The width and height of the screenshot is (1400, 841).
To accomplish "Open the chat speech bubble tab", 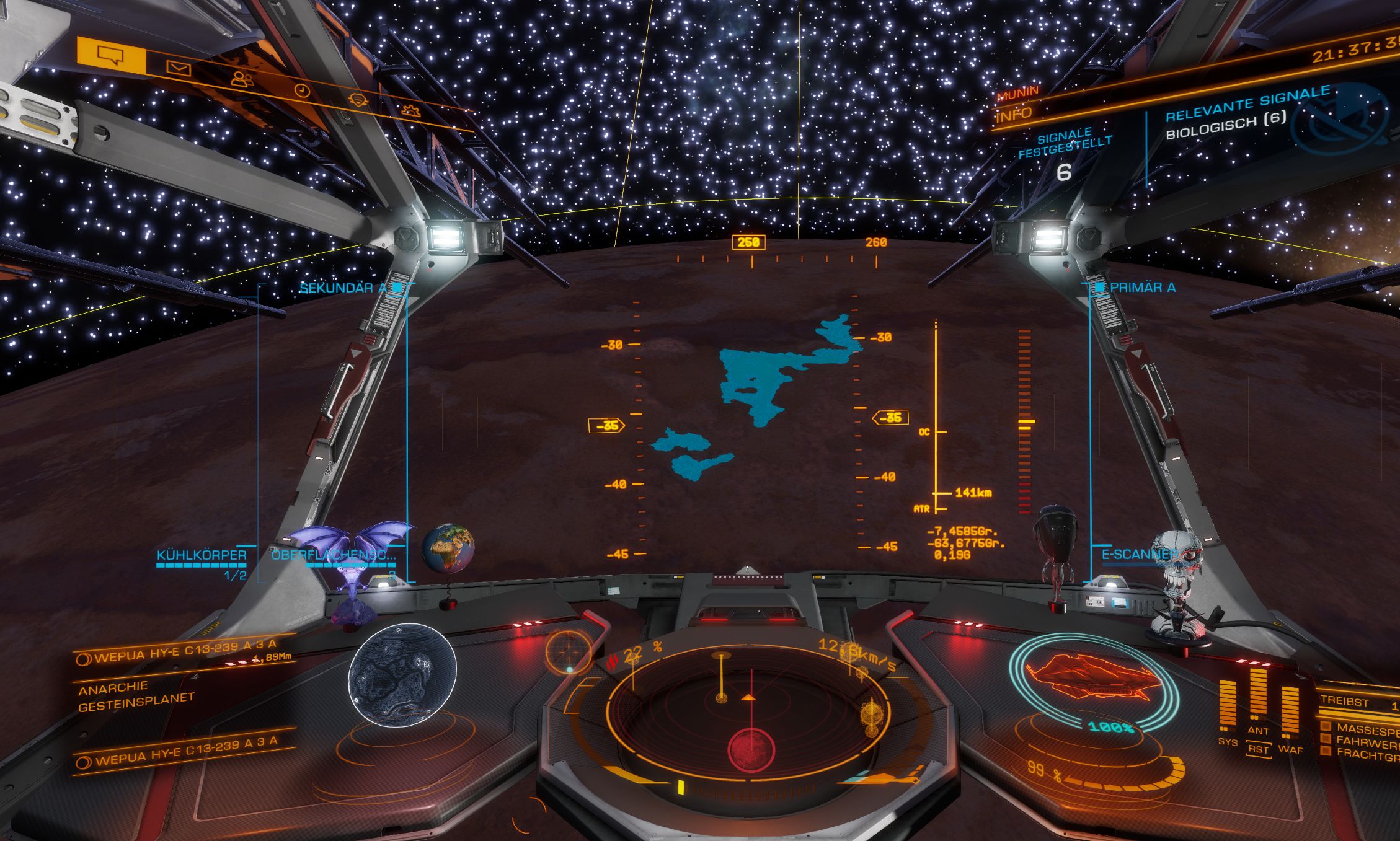I will (x=111, y=56).
